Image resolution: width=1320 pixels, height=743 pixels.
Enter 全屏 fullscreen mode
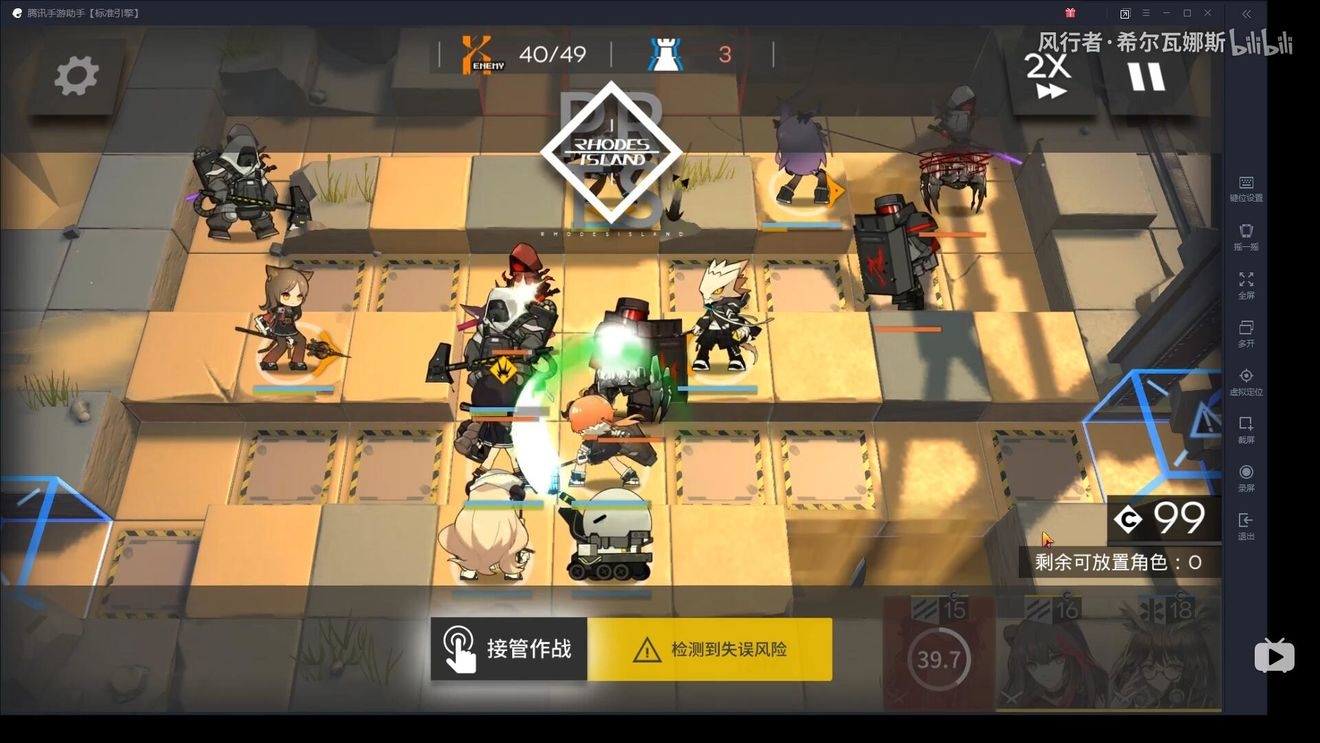click(x=1246, y=285)
